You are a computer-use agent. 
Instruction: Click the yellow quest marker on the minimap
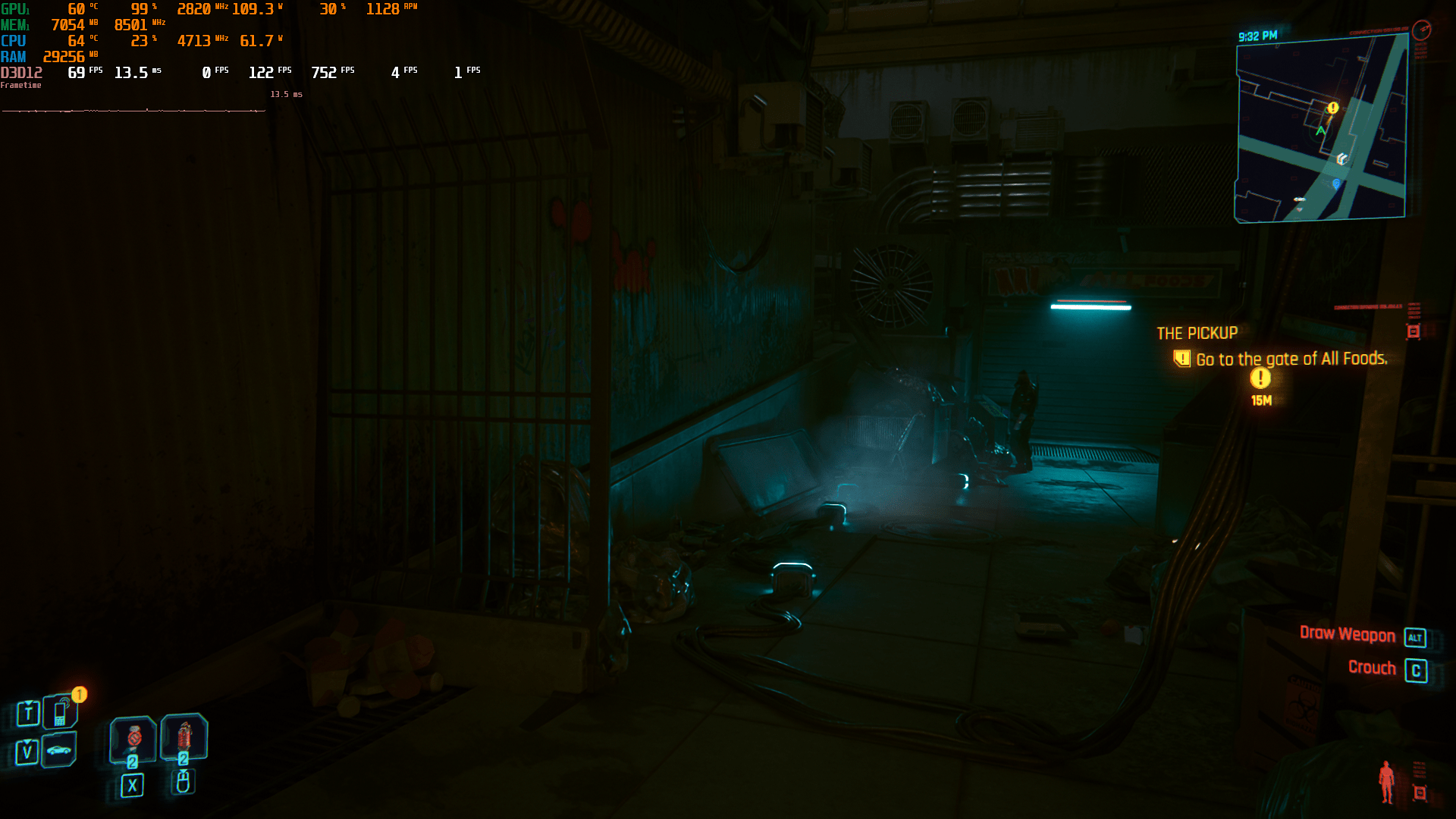pyautogui.click(x=1332, y=108)
